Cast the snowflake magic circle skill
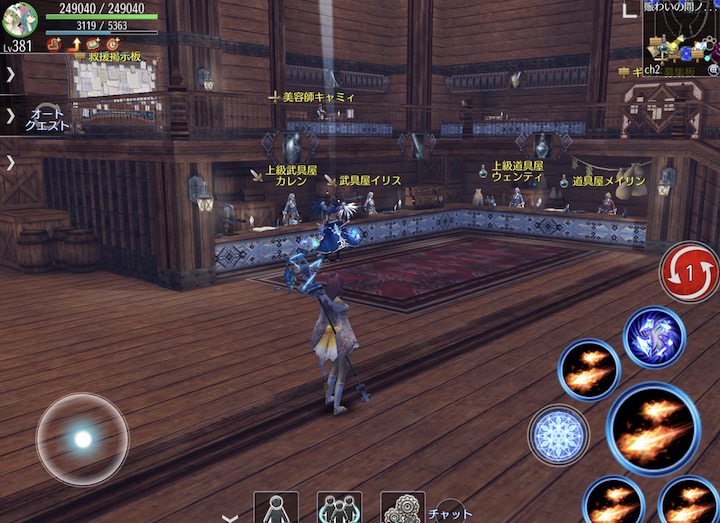The height and width of the screenshot is (523, 720). pos(558,434)
